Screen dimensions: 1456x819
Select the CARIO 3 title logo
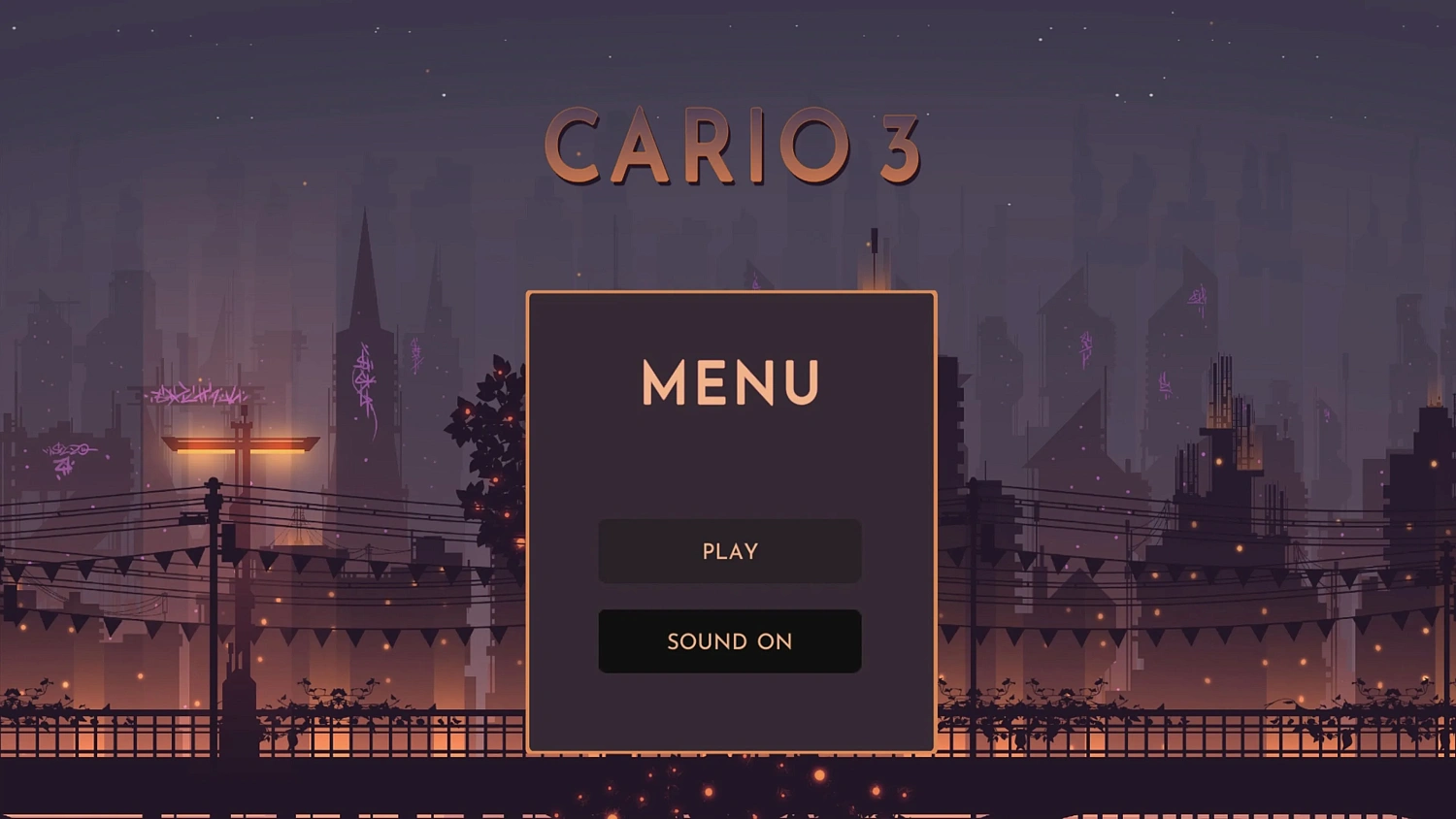pos(733,146)
